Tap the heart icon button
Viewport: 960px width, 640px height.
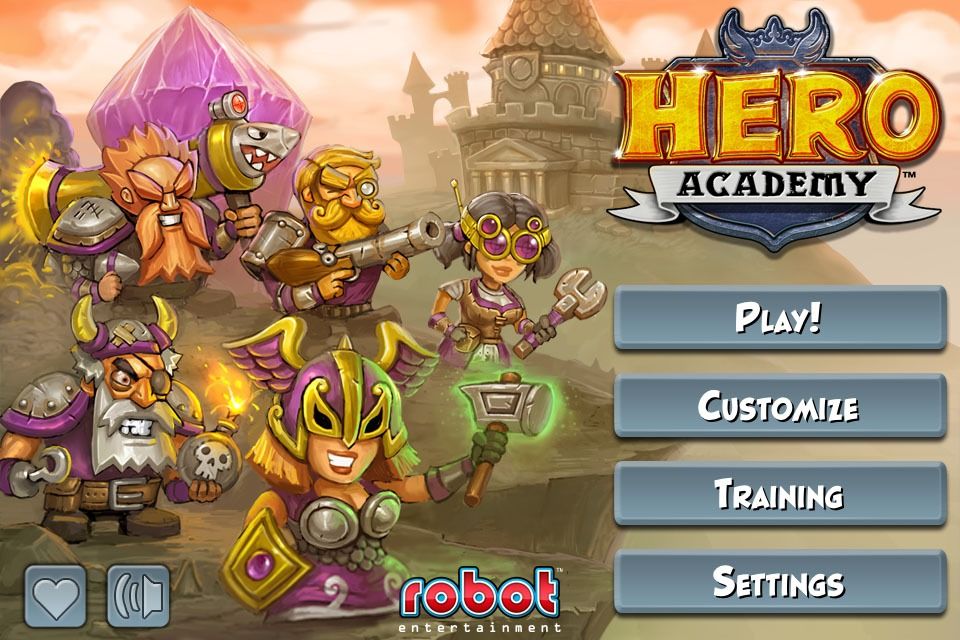click(x=57, y=598)
